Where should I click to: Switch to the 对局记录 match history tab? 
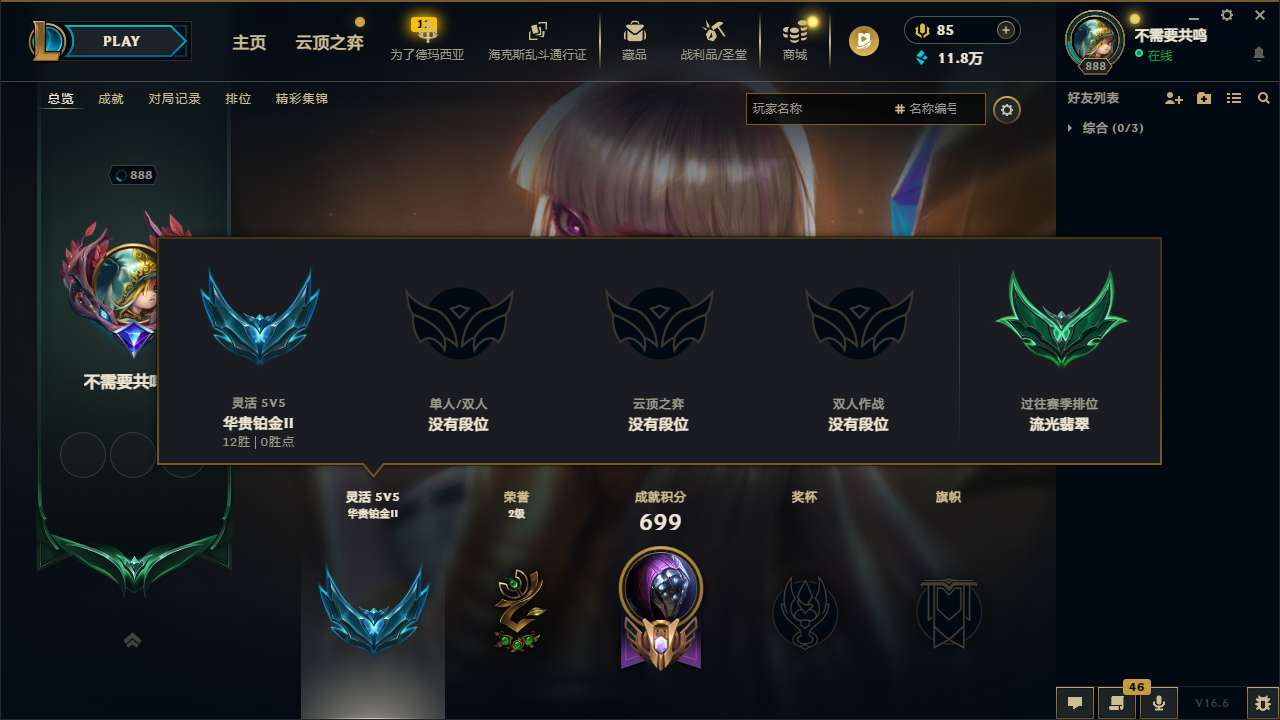coord(174,99)
